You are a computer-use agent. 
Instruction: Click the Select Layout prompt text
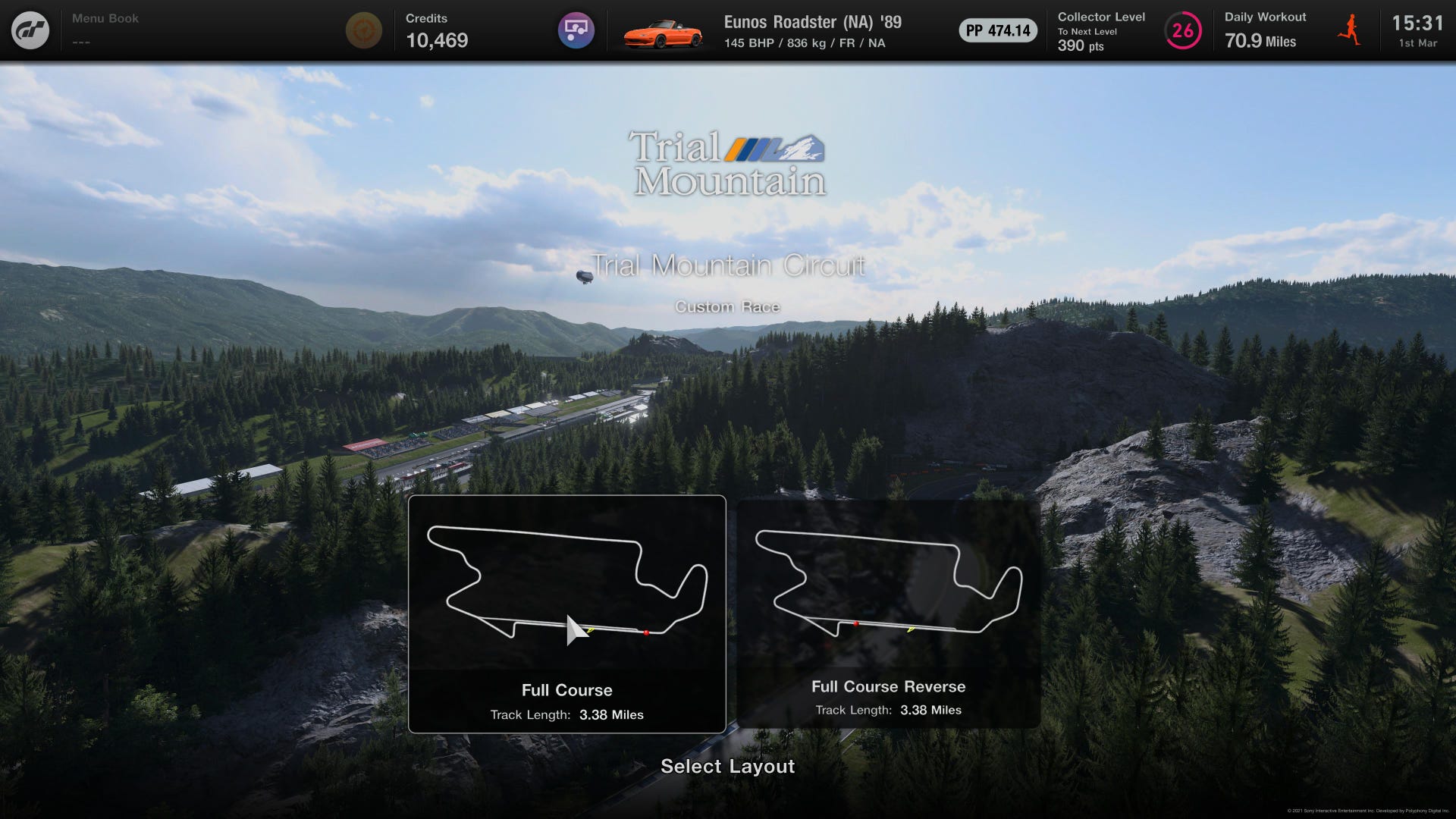pos(727,767)
